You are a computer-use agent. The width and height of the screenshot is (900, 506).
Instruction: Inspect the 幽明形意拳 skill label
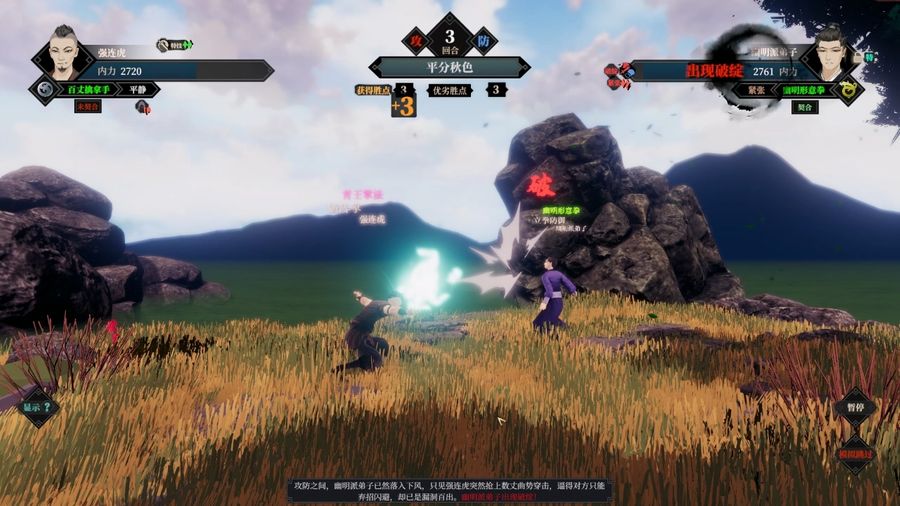(803, 90)
